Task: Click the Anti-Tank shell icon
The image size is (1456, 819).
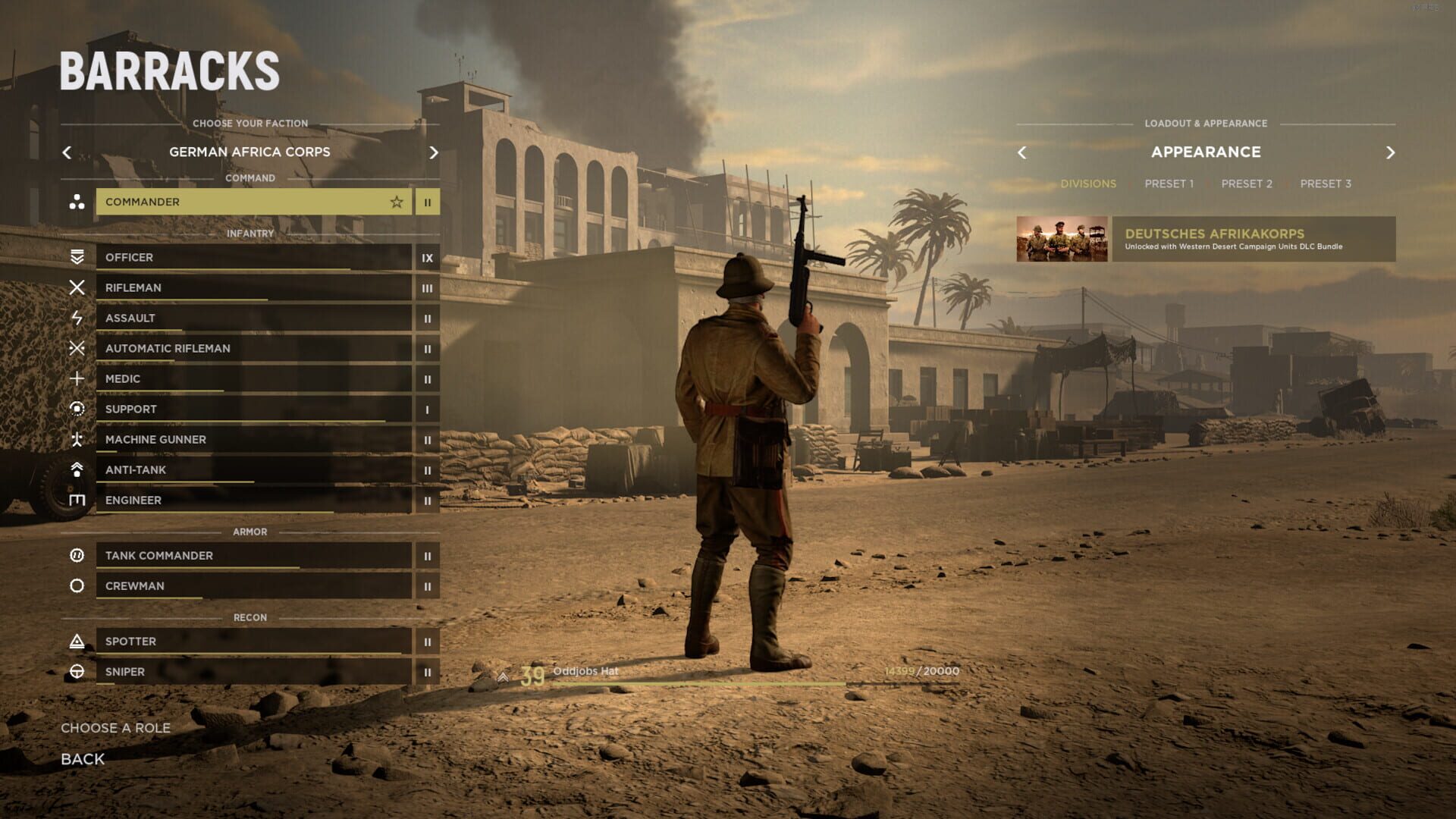Action: coord(77,469)
